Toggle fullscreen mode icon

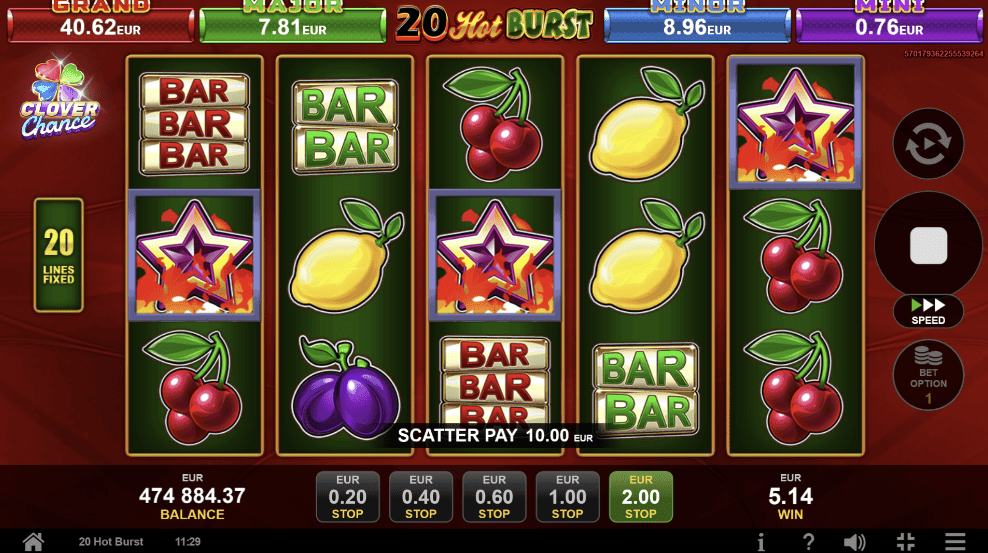coord(906,542)
